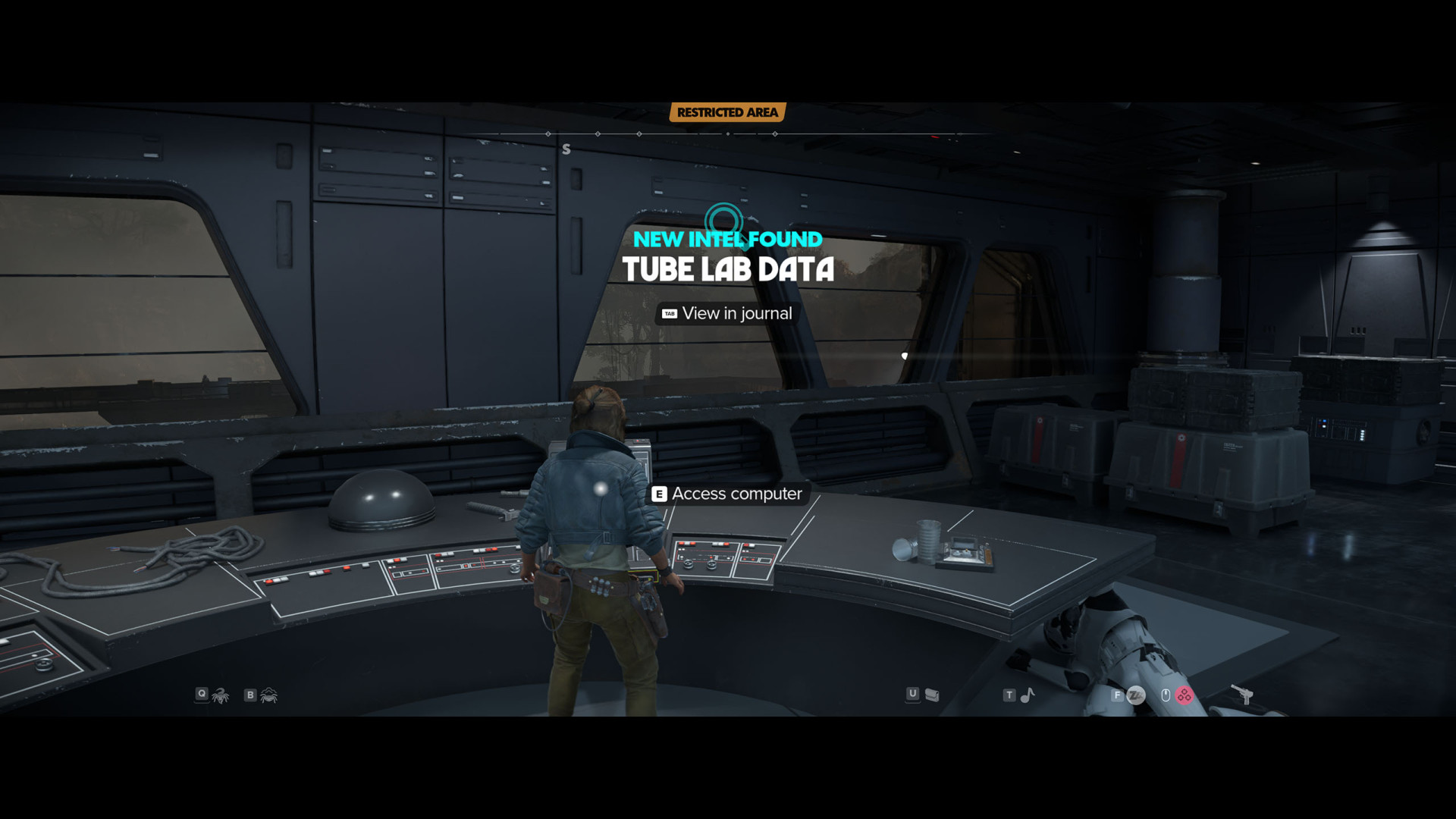Image resolution: width=1456 pixels, height=819 pixels.
Task: Trigger the pink targeting ability icon
Action: coord(1184,695)
